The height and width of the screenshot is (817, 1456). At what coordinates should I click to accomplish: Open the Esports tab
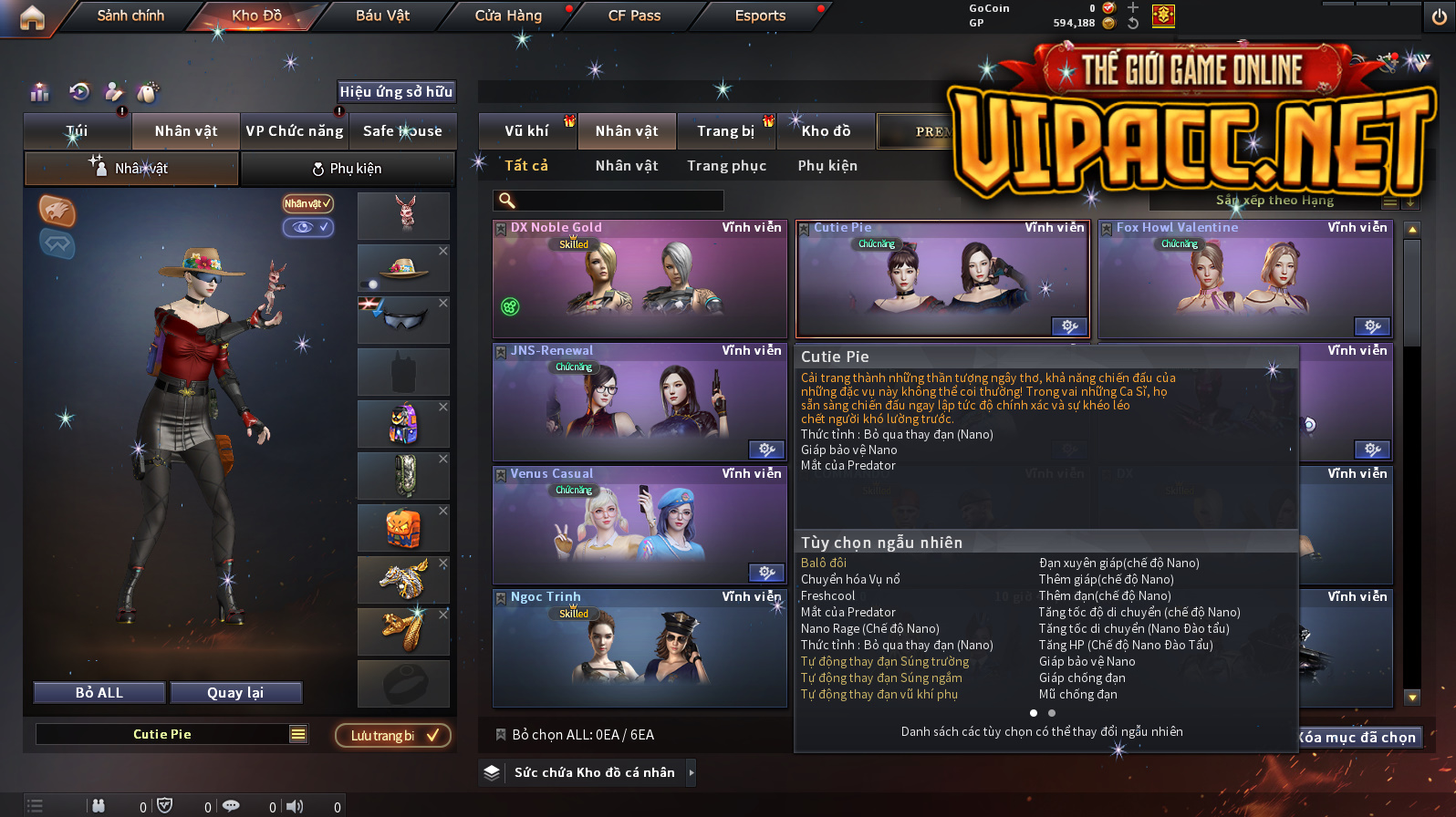(760, 16)
